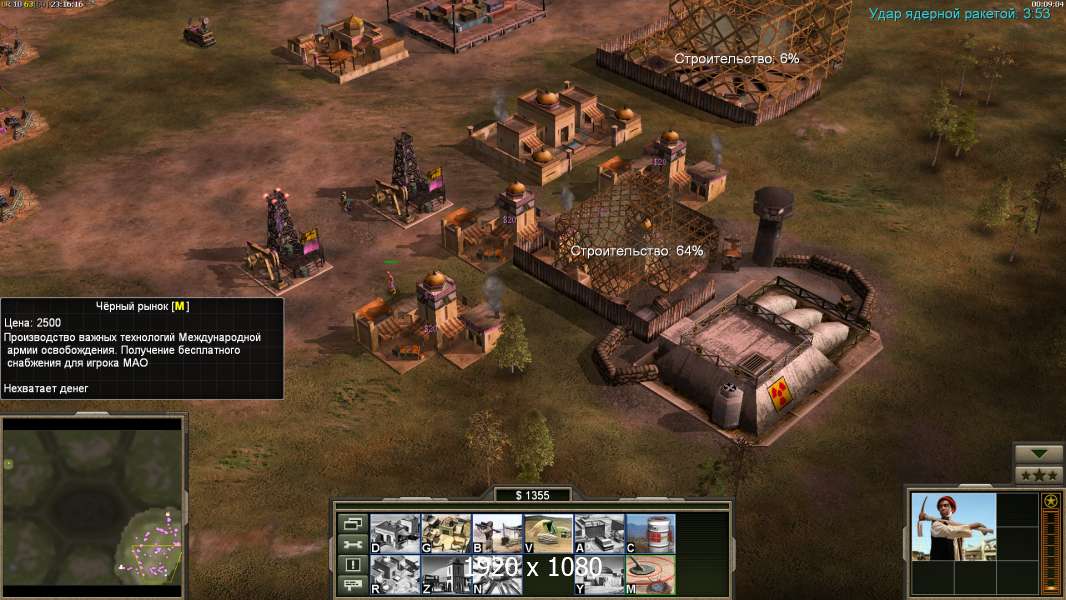Image resolution: width=1066 pixels, height=600 pixels.
Task: Pick the build icon with hotkey B
Action: [497, 533]
